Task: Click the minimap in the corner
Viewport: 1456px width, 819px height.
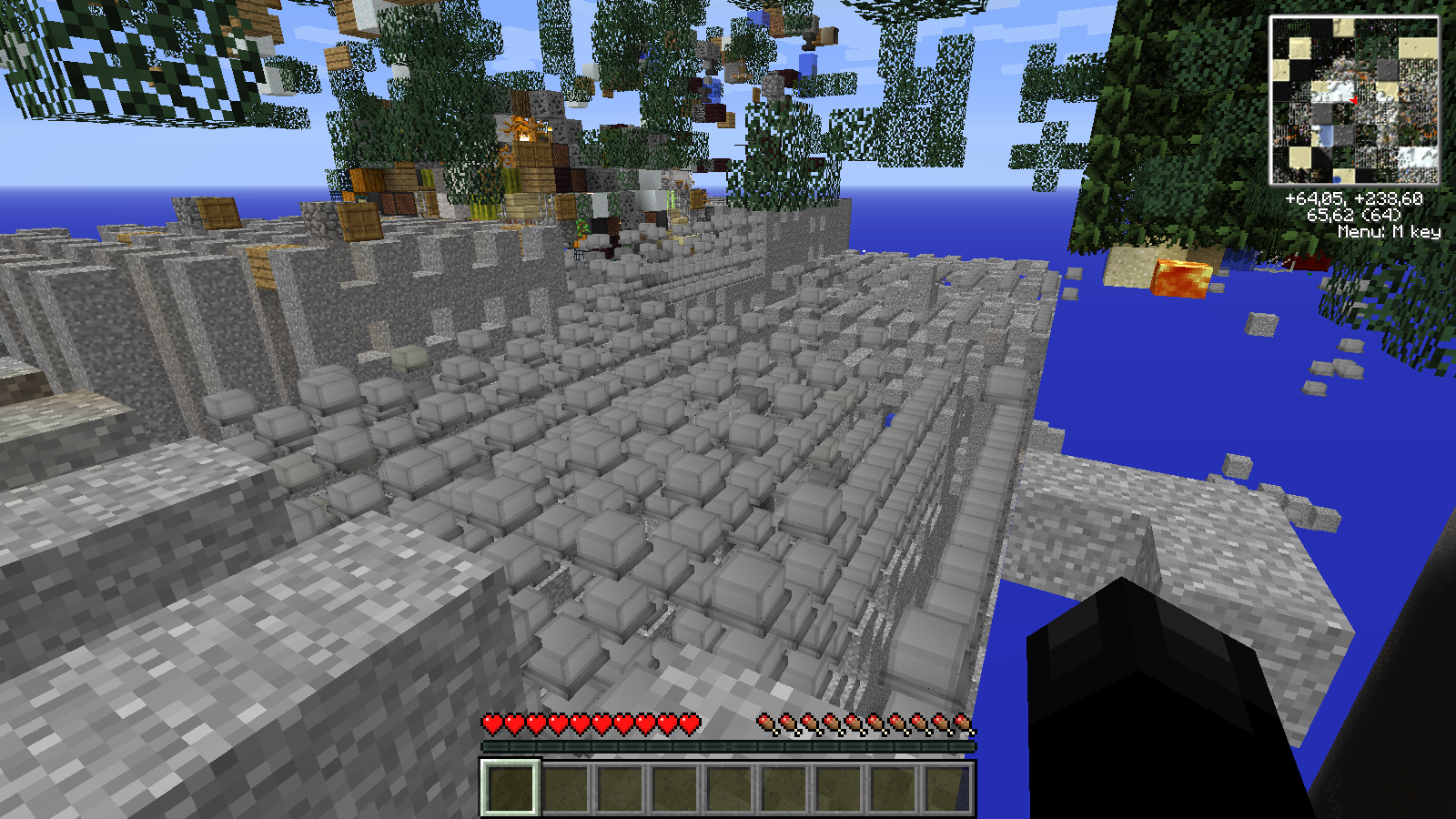Action: 1354,100
